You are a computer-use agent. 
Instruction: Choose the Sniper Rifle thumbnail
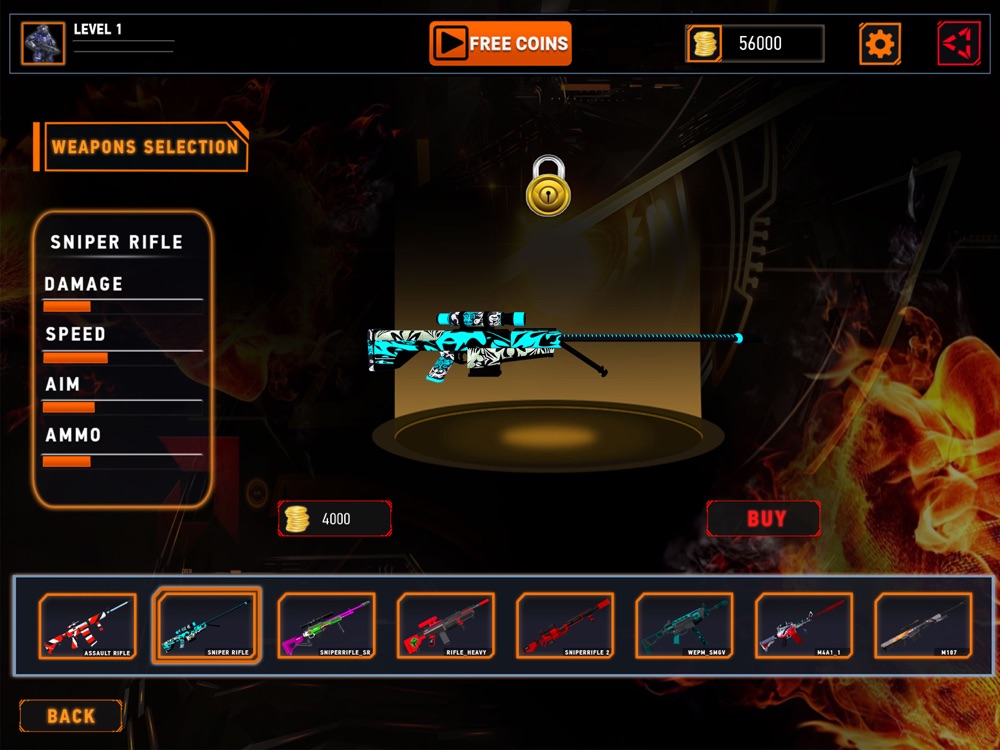pos(207,626)
